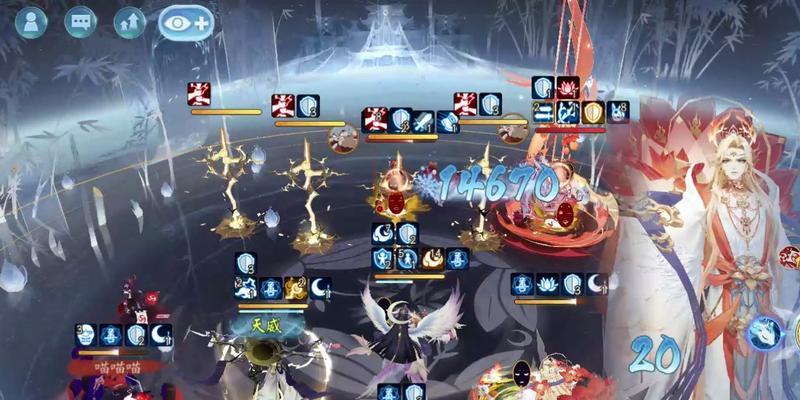
Task: Open the chat speech bubble button
Action: 80,22
